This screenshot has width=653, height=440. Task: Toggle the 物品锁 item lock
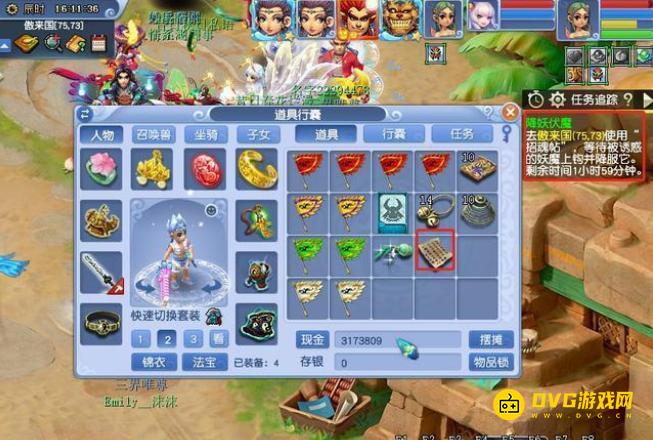click(489, 361)
